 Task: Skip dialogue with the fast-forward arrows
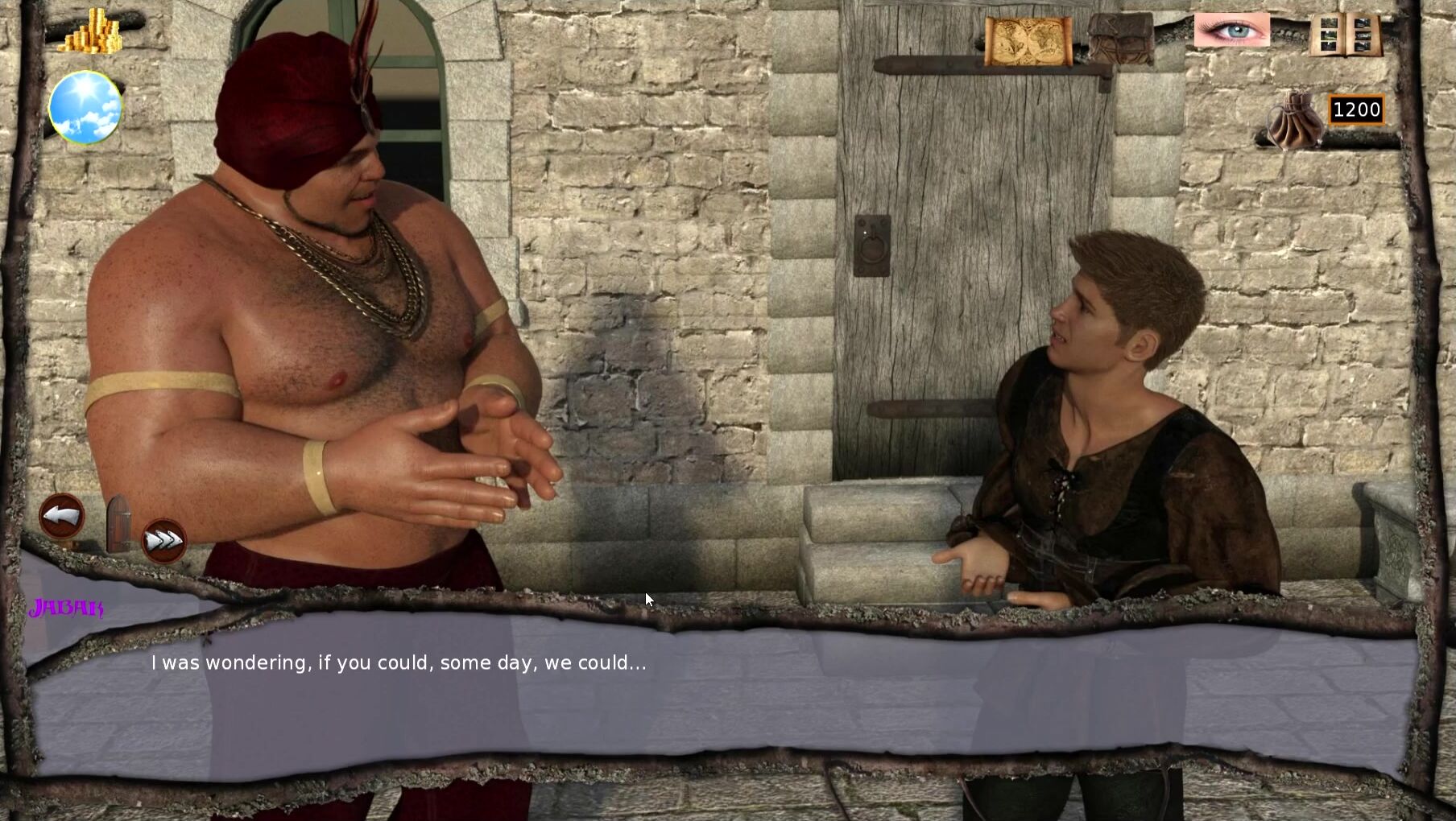[x=163, y=541]
